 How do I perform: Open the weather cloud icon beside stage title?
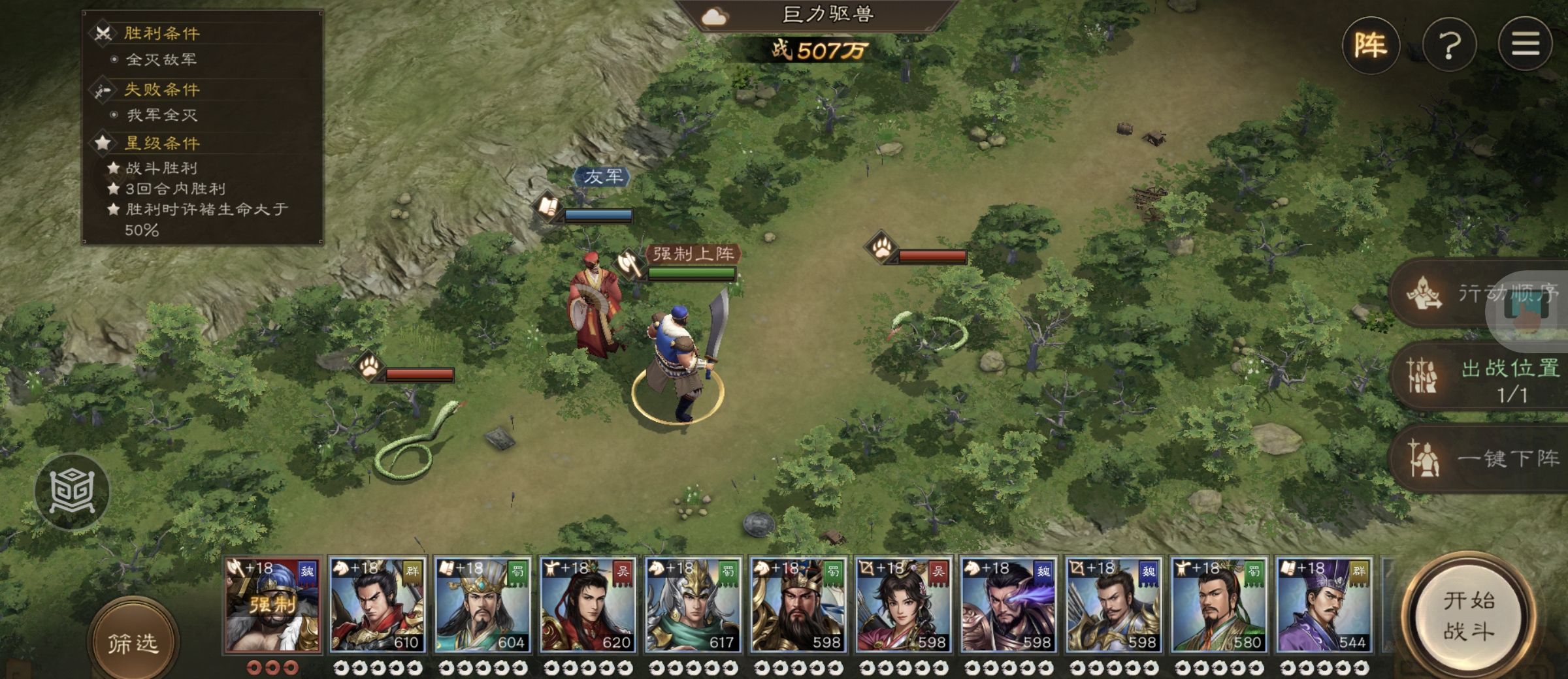pos(714,16)
